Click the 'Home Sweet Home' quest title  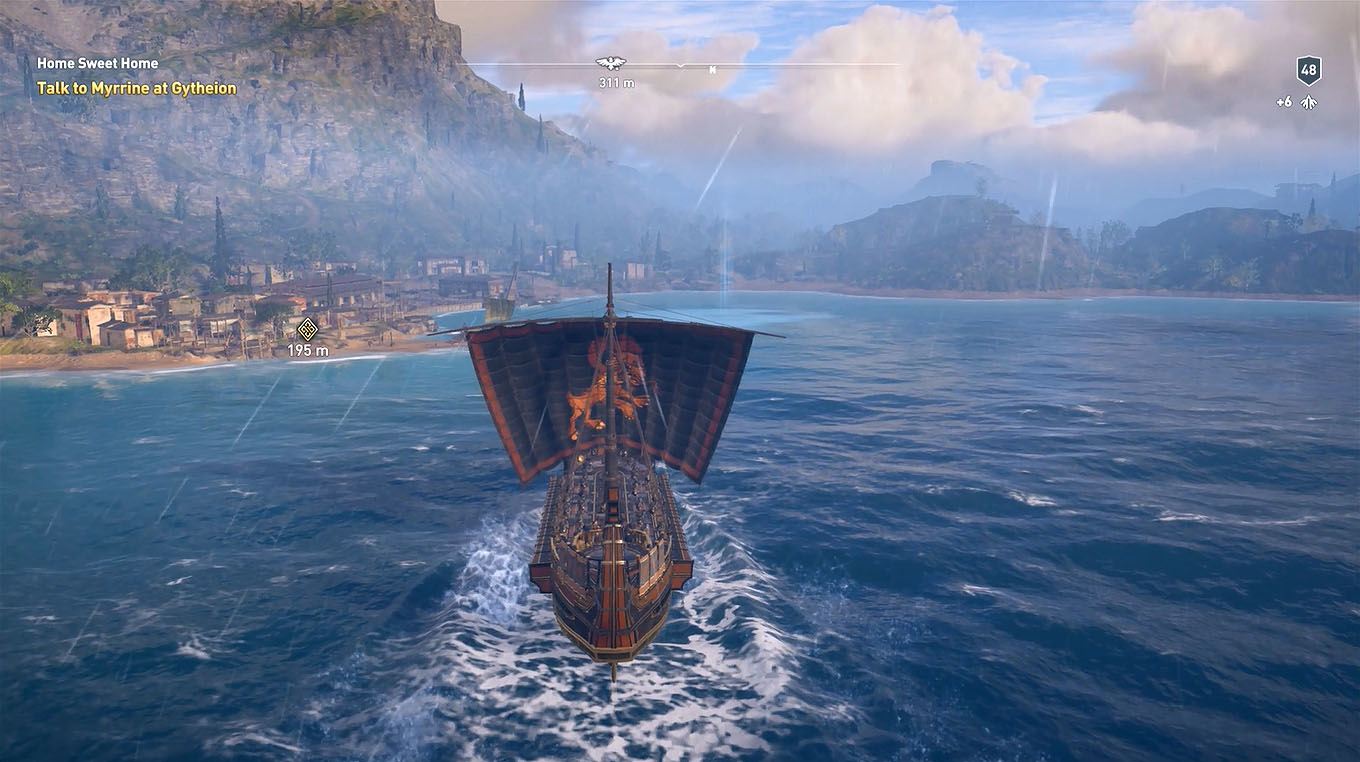point(96,62)
